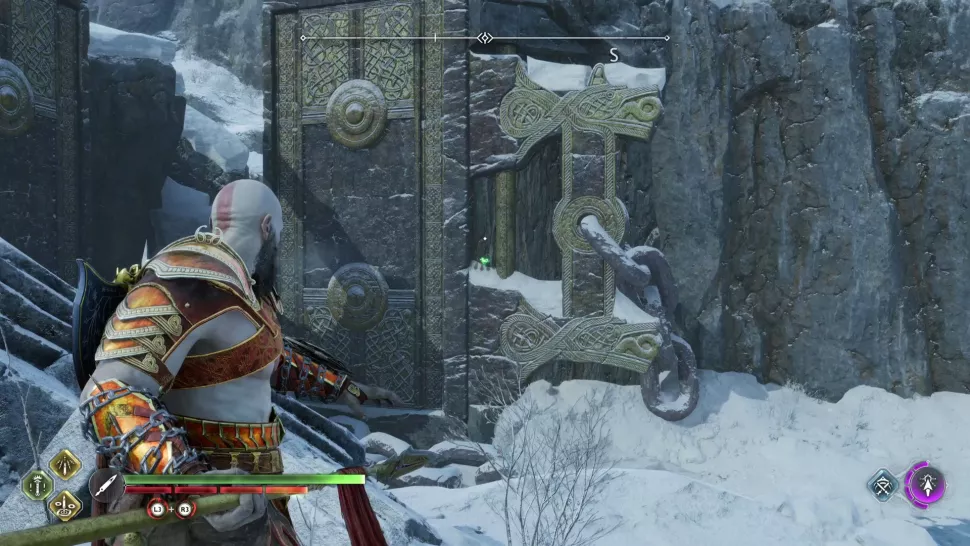Use the bottom gold diamond ability icon
970x546 pixels.
tap(65, 506)
